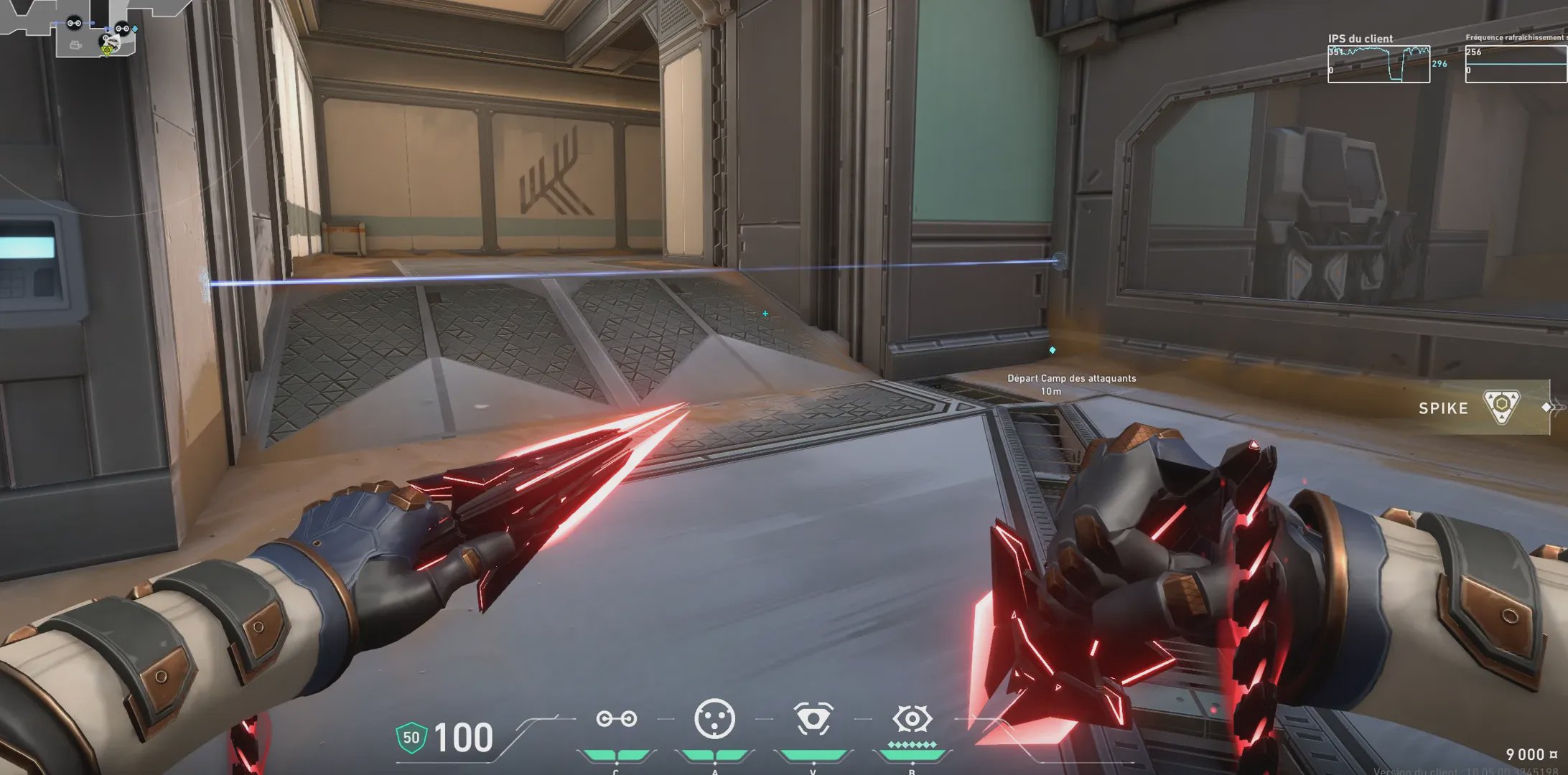
Task: Choose the Spycam ability icon
Action: [813, 719]
